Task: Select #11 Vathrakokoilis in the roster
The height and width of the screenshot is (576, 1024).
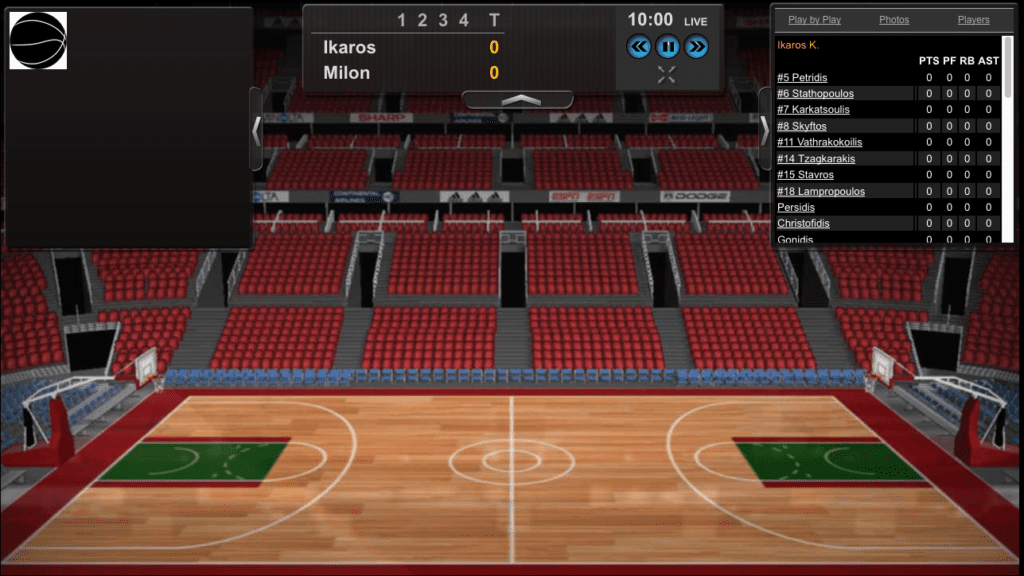Action: [819, 142]
